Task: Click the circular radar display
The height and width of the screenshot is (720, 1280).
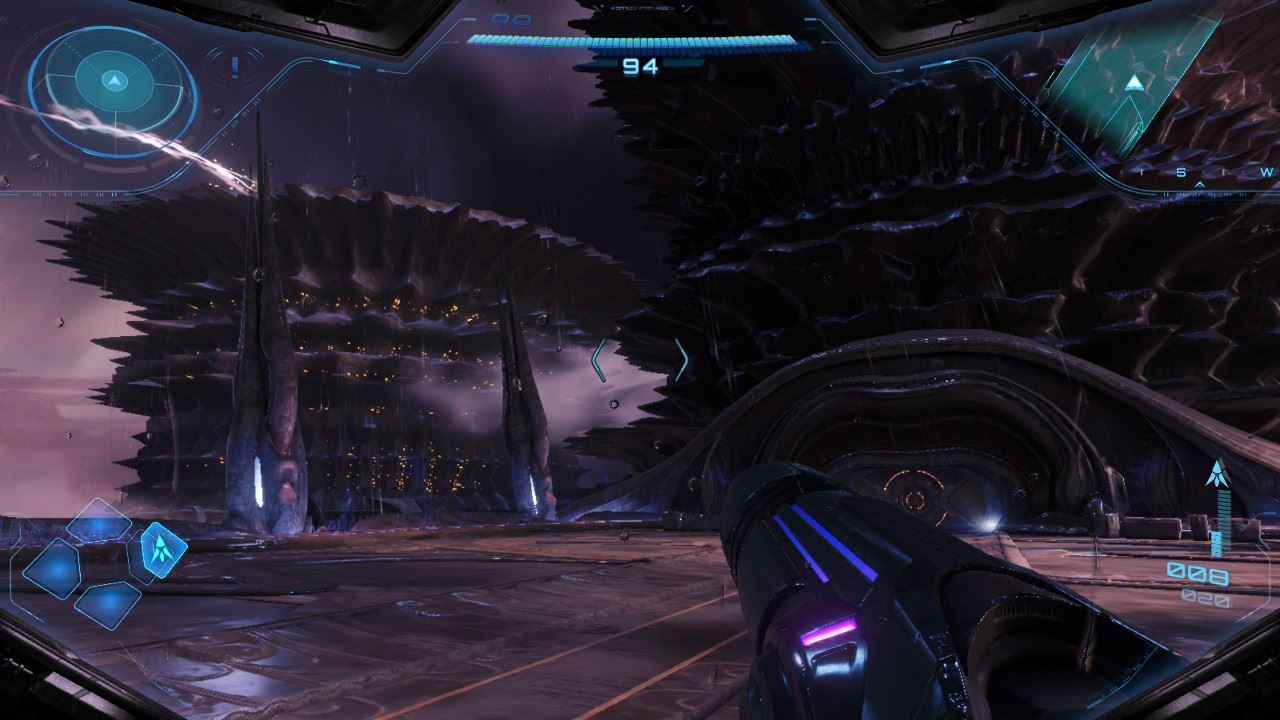Action: (x=114, y=90)
